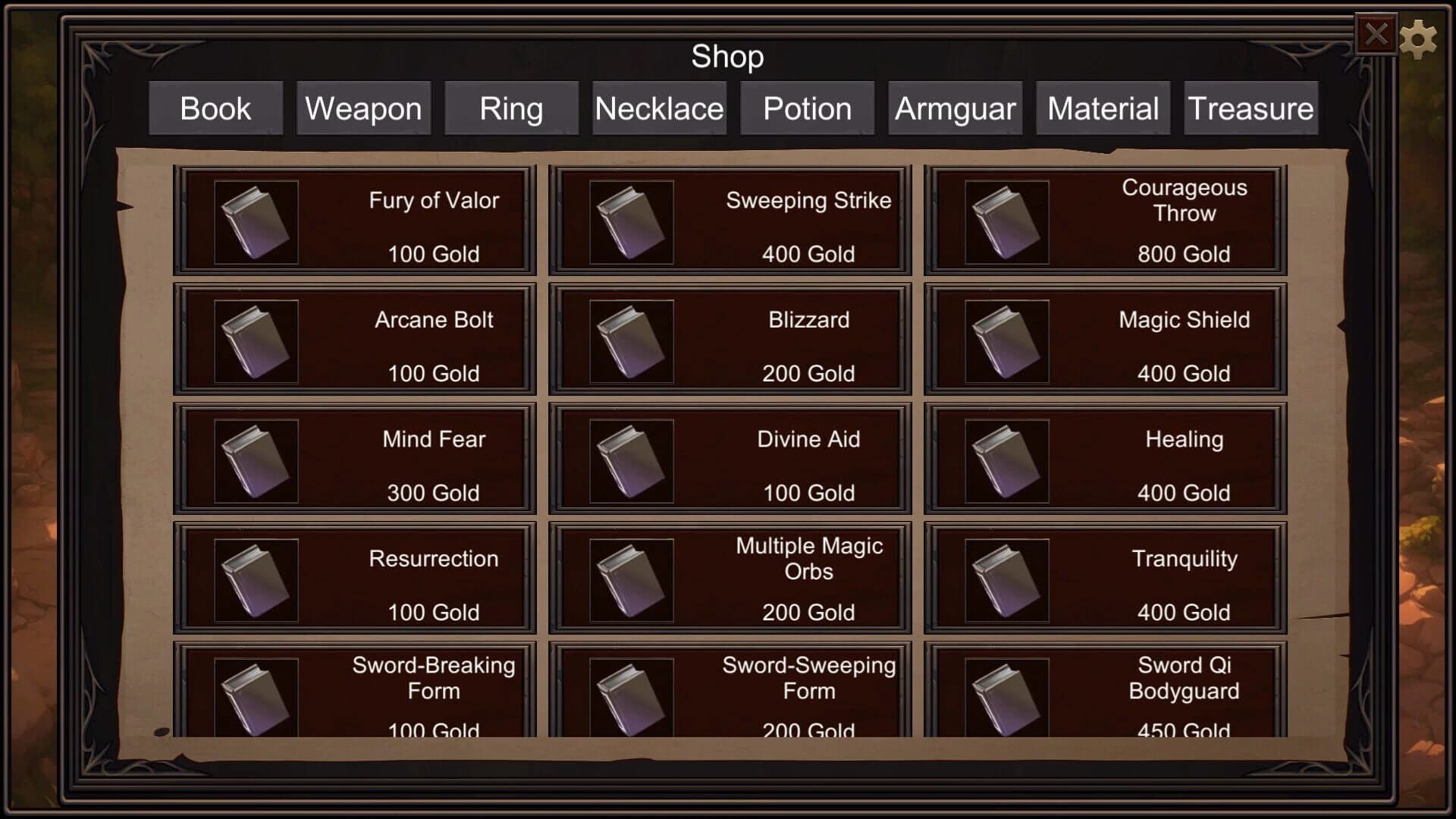Click the Arcane Bolt book icon
The image size is (1456, 819).
[x=256, y=340]
